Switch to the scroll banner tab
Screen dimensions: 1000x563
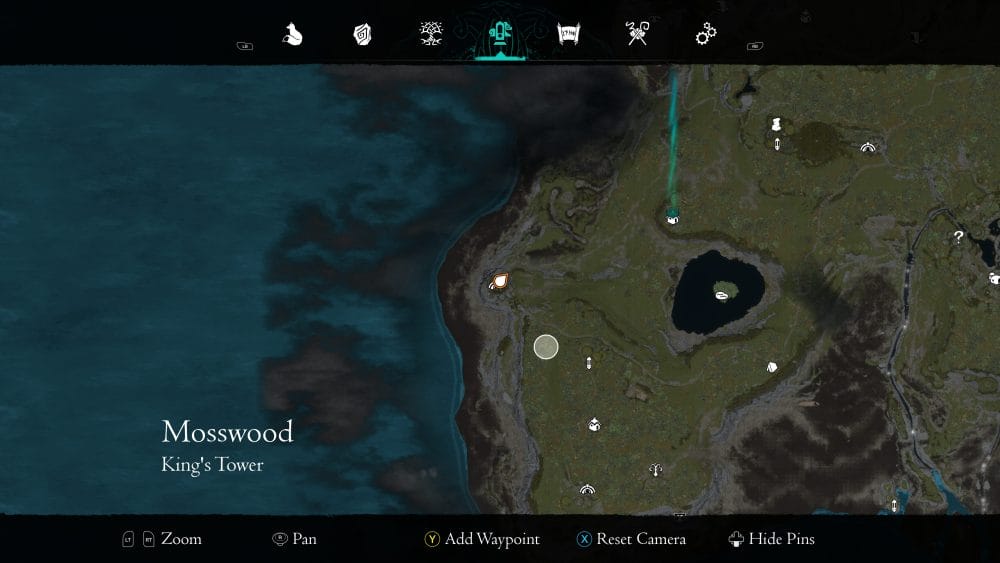568,35
